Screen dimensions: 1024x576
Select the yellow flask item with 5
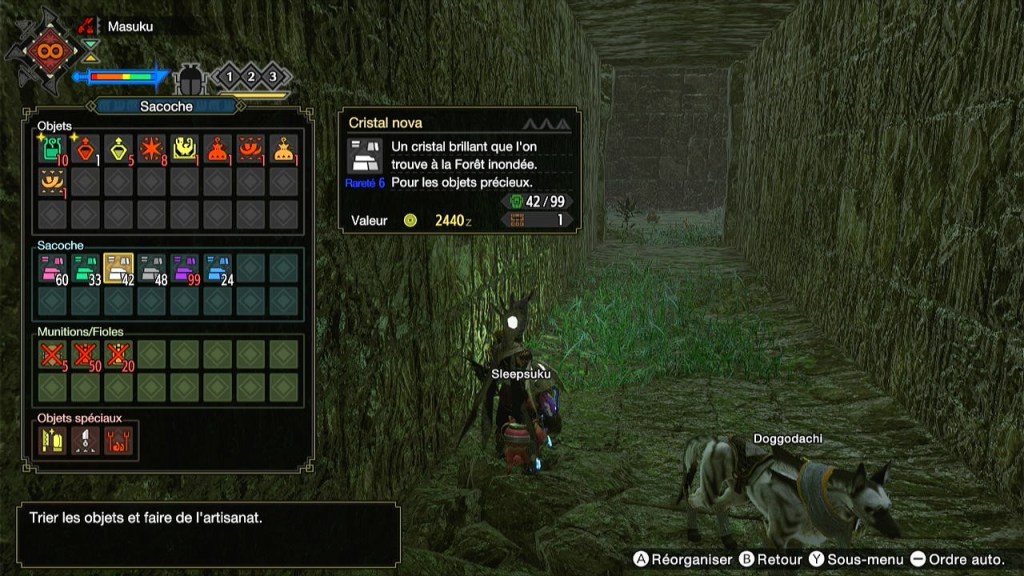(119, 150)
